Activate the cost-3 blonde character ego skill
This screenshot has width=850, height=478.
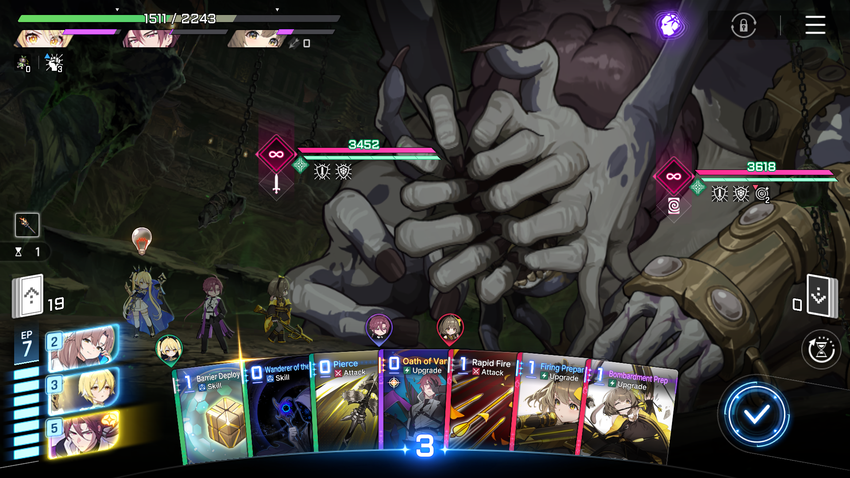click(82, 389)
